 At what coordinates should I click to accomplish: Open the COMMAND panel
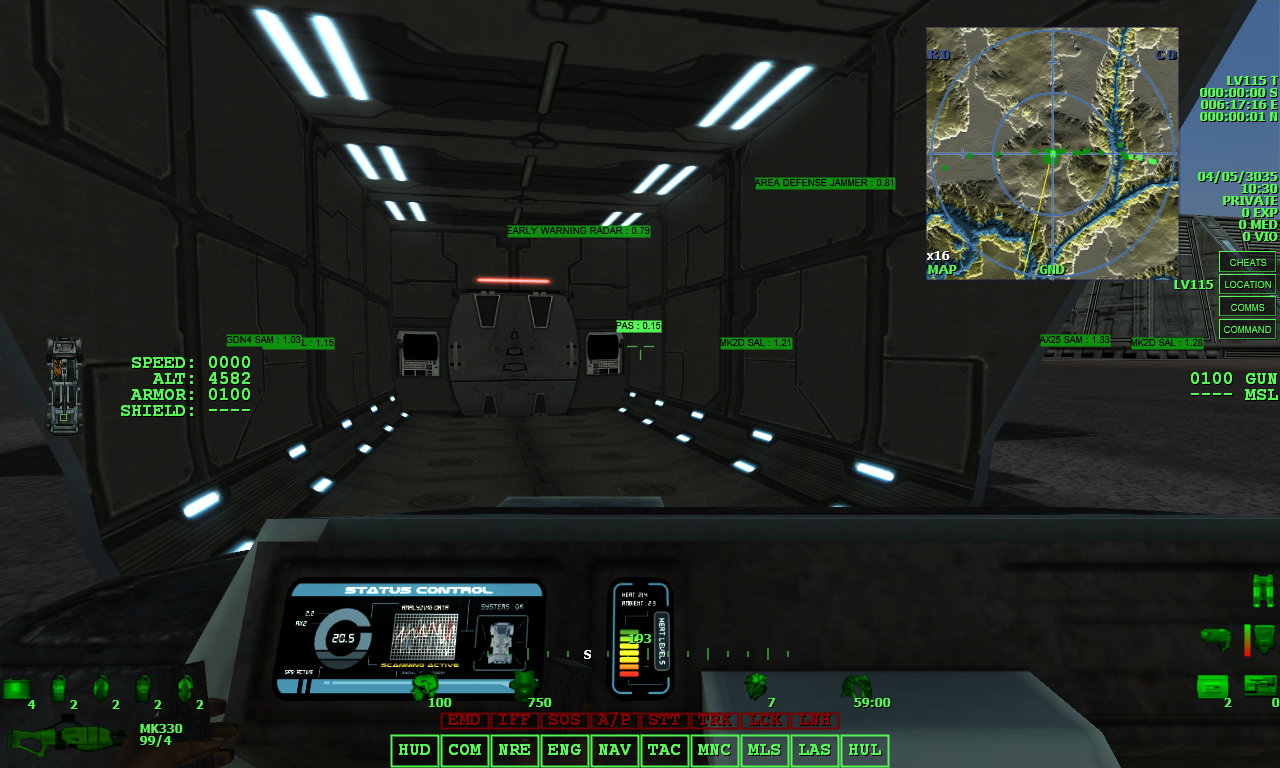click(x=1247, y=328)
